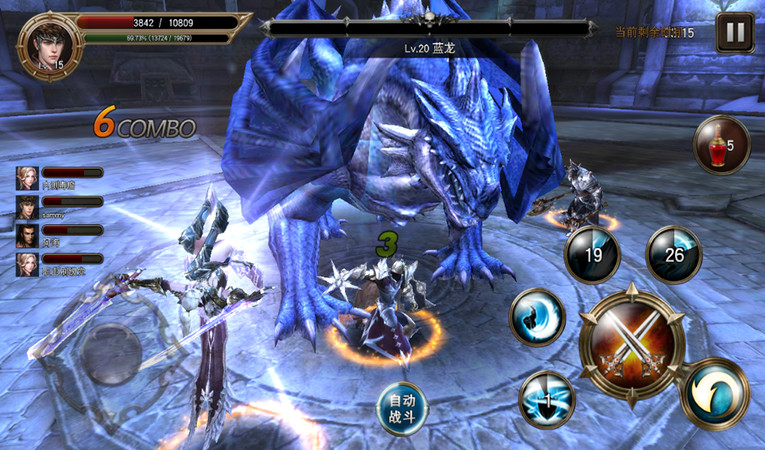The image size is (765, 450).
Task: Cast the blue swirling slash skill
Action: pos(538,317)
